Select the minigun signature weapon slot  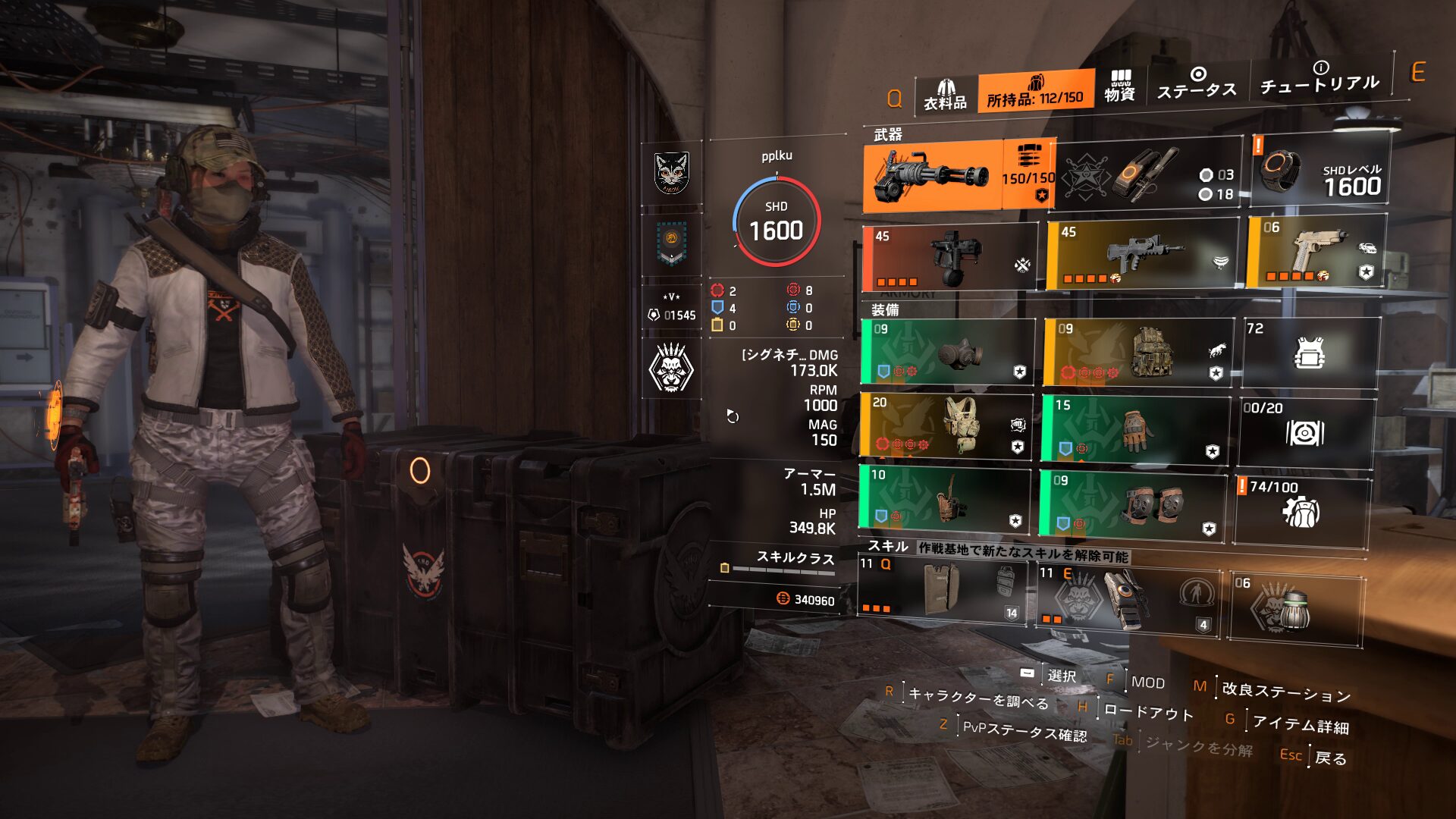pos(933,176)
